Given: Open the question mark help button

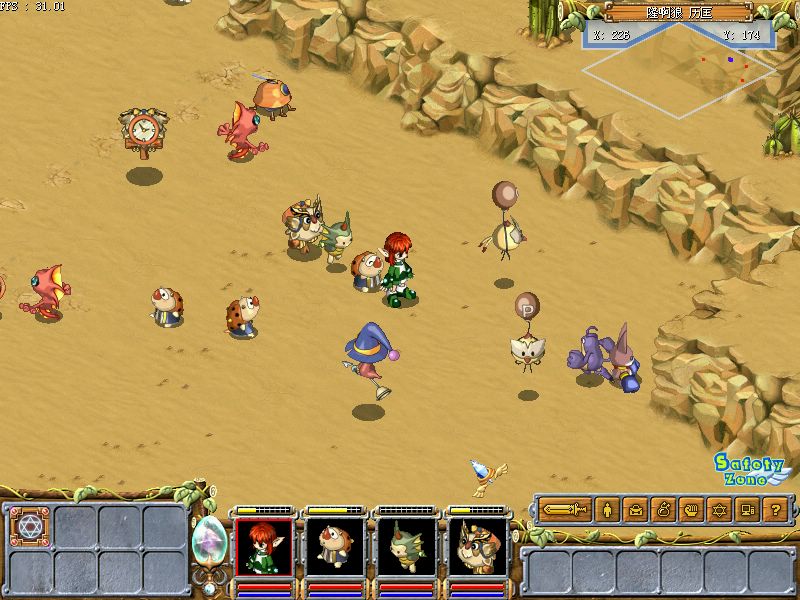Looking at the screenshot, I should 774,510.
